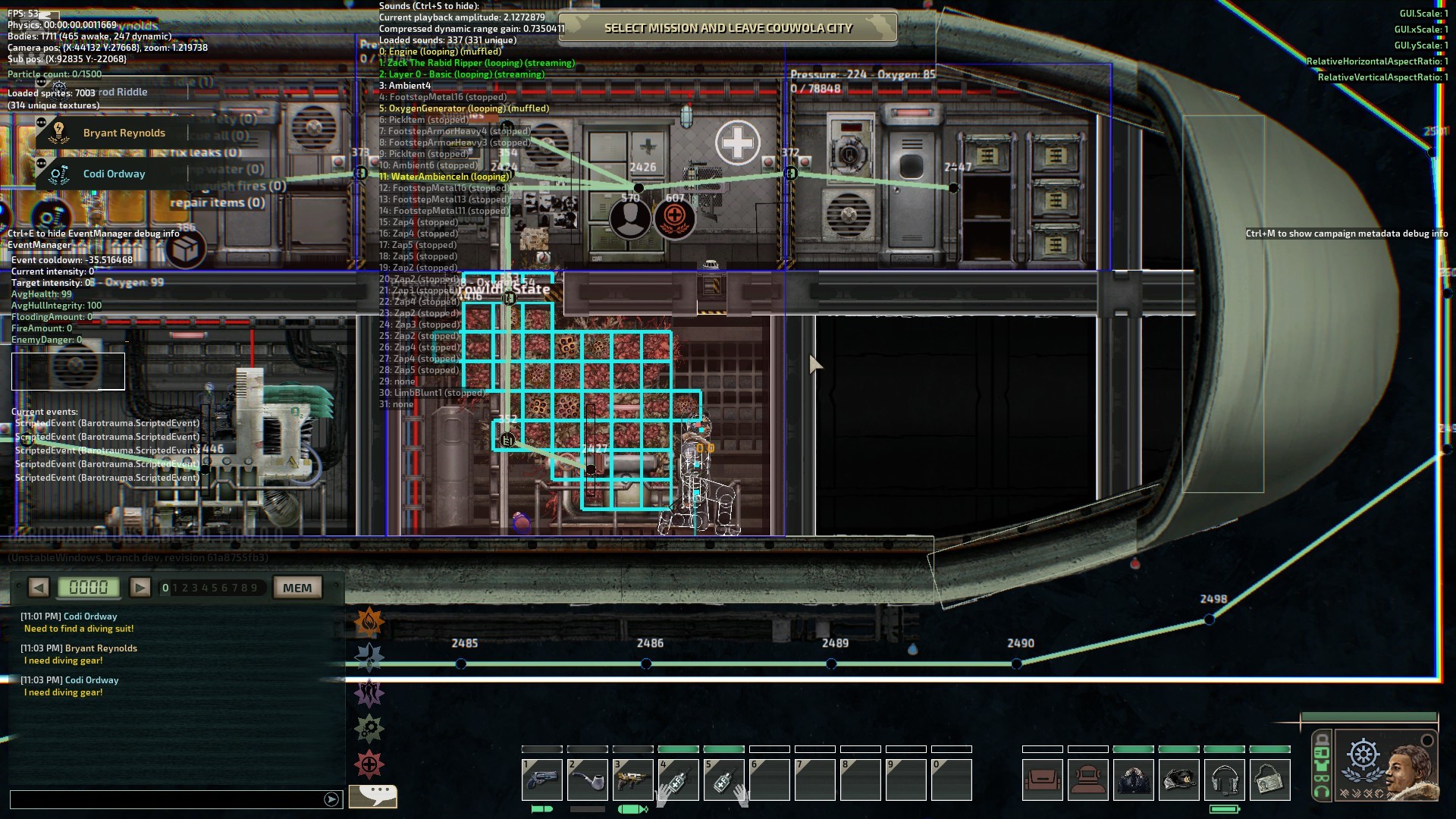
Task: Go to next radio channel with right arrow
Action: tap(140, 588)
